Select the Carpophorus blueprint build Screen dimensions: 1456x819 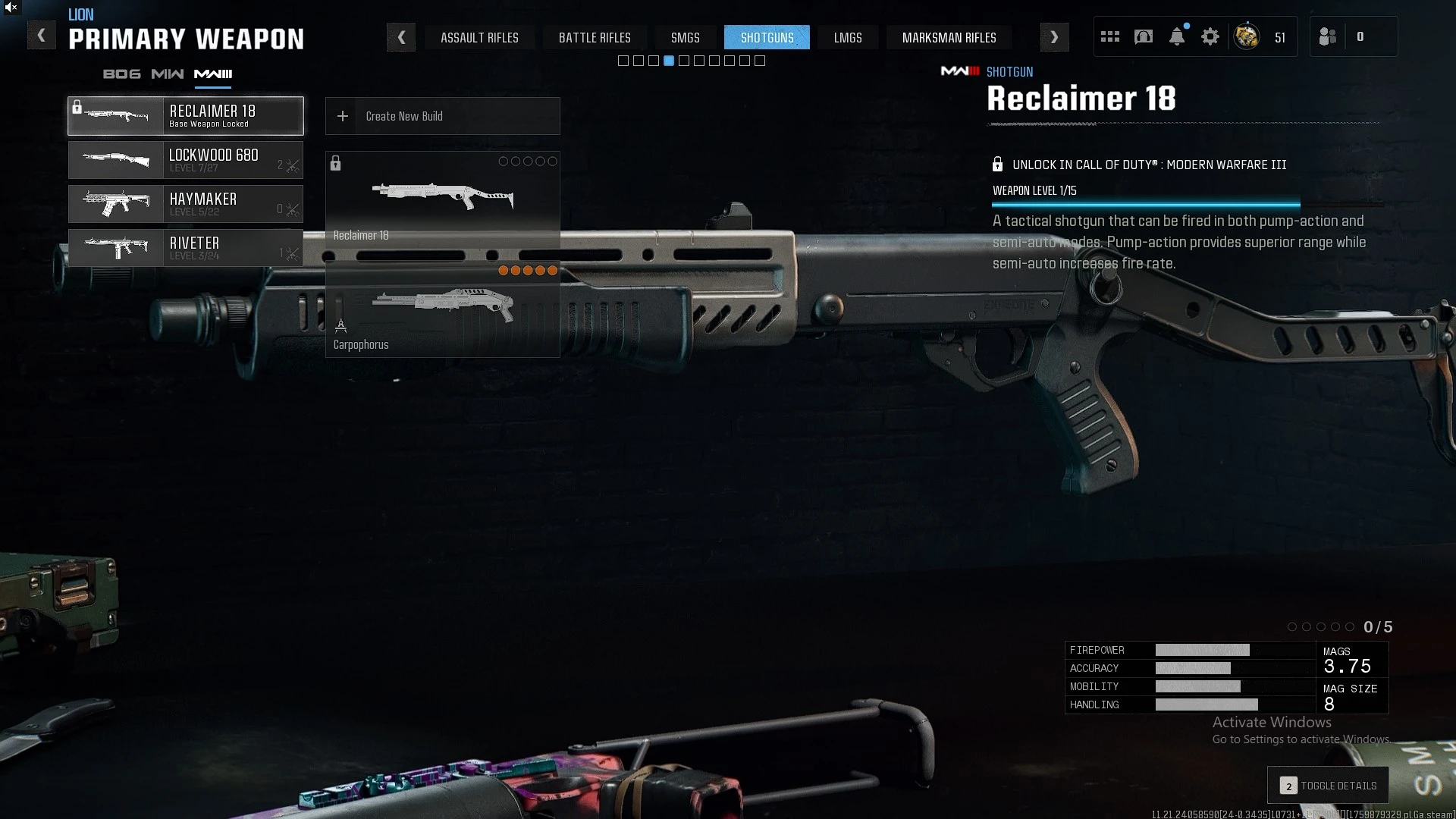pos(443,311)
